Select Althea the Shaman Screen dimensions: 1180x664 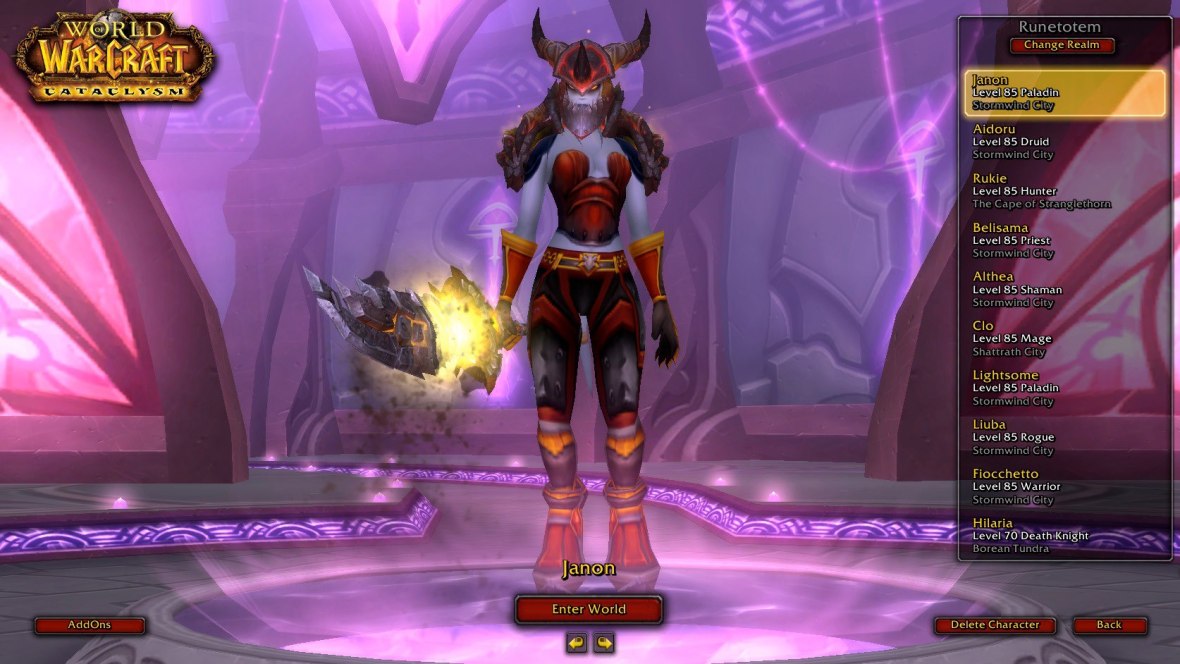click(1064, 289)
